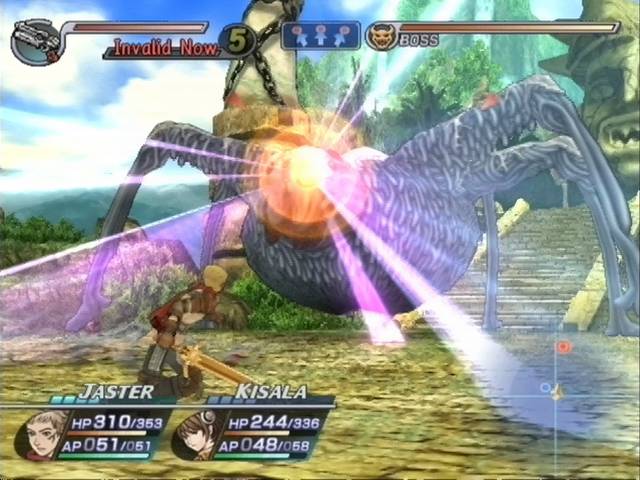Click the boss face icon
The width and height of the screenshot is (640, 480).
tap(381, 38)
